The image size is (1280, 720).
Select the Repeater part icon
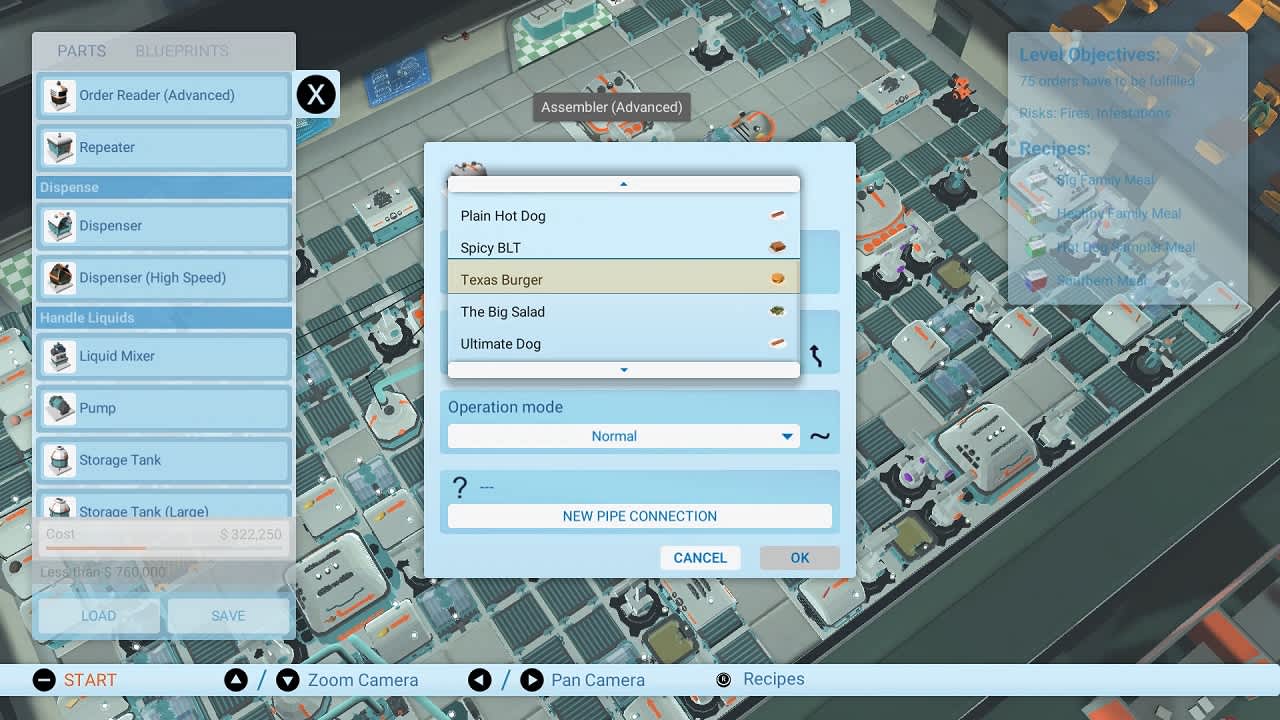60,147
